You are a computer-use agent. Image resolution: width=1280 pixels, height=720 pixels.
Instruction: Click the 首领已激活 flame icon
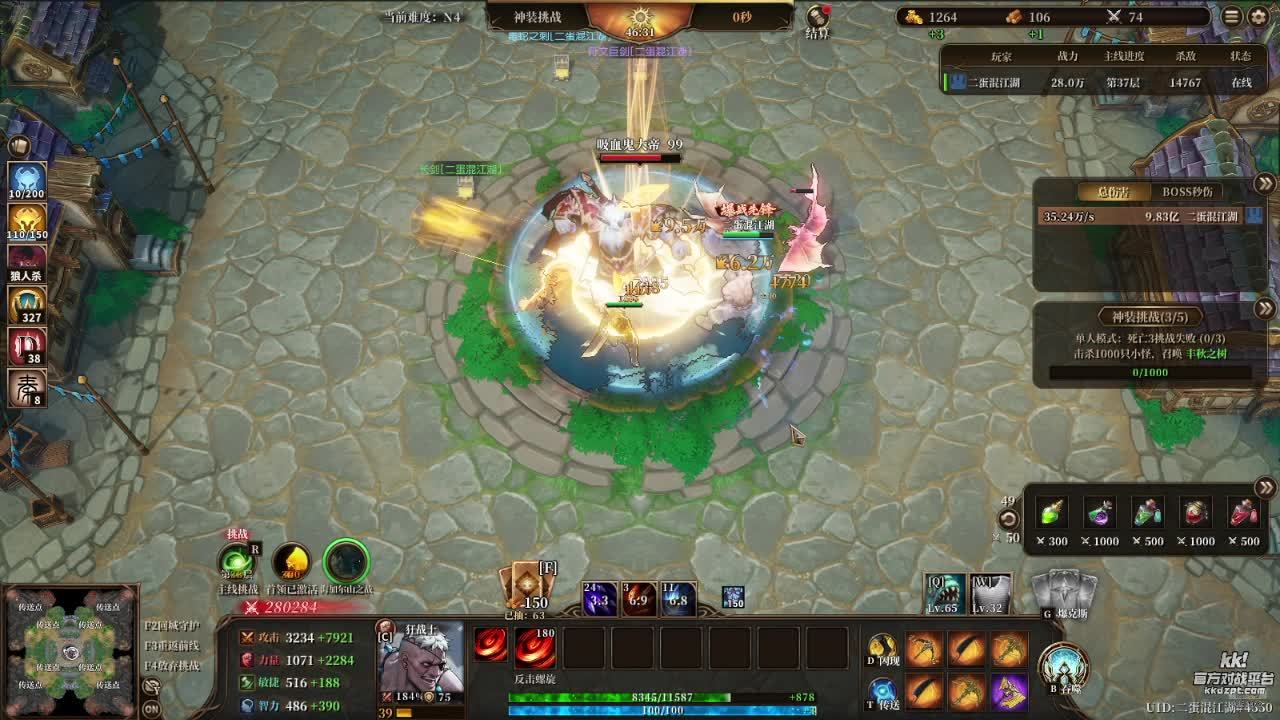pos(291,563)
